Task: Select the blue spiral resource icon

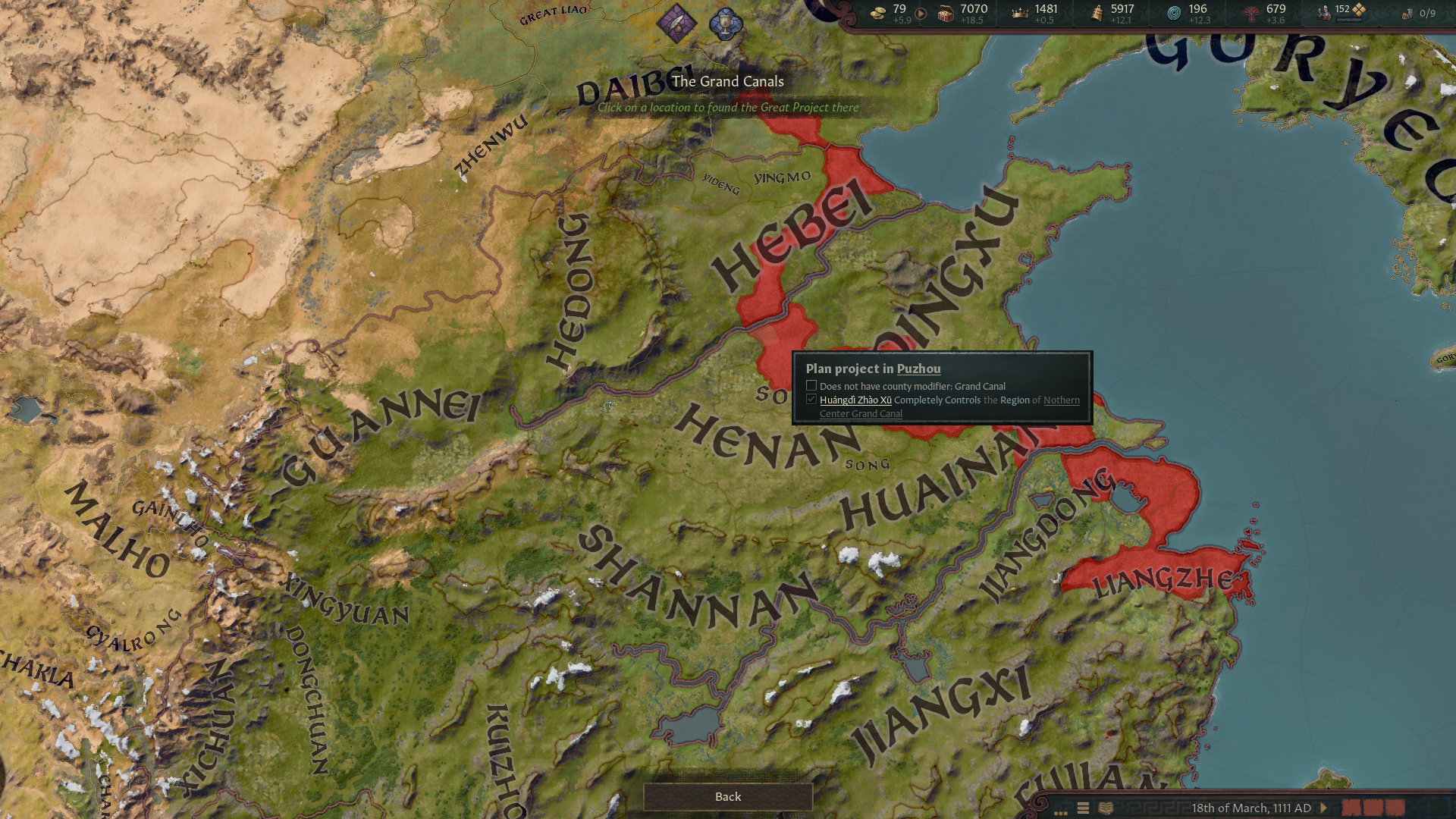Action: click(1173, 12)
